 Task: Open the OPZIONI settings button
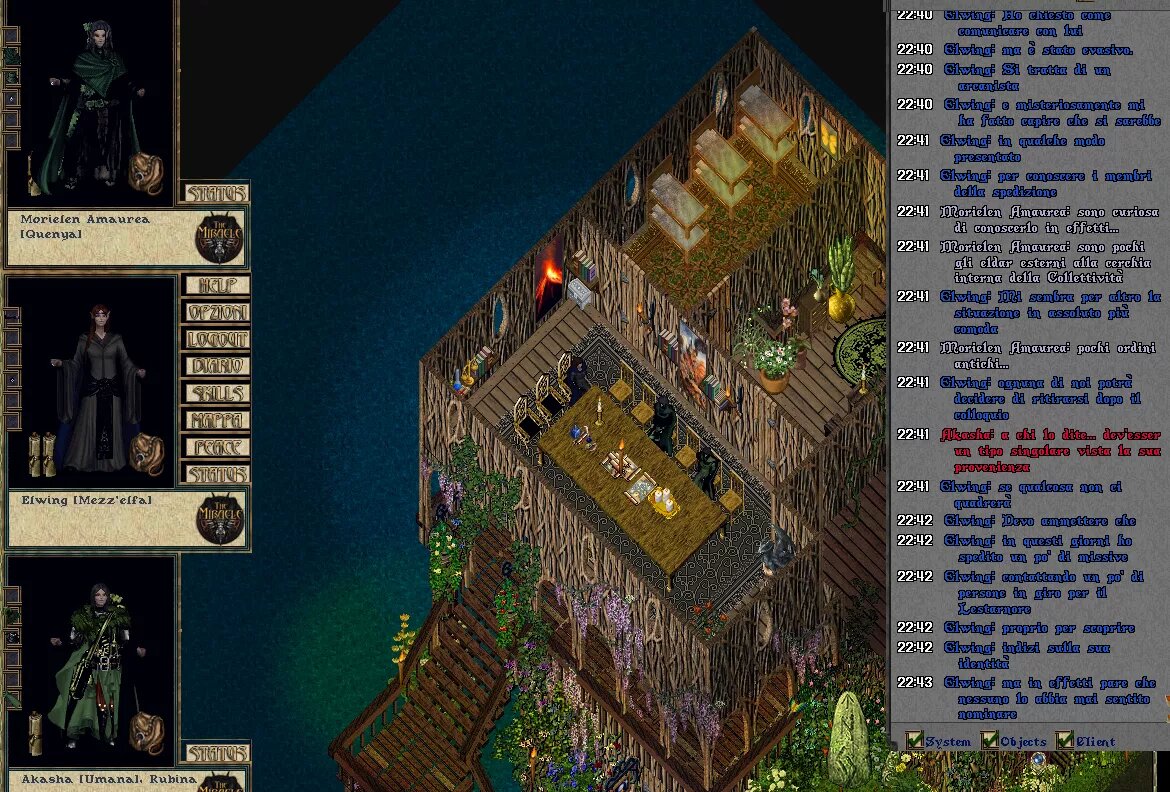coord(215,313)
